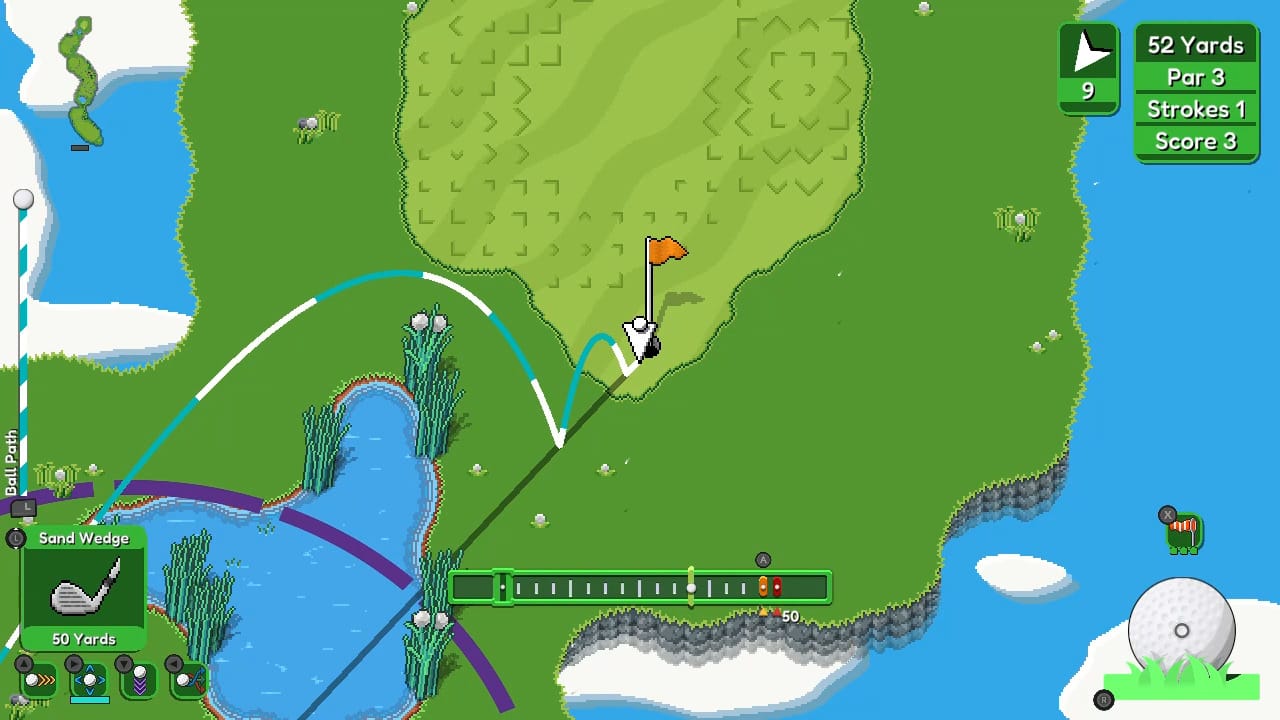The image size is (1280, 720).
Task: Click the clock toggle on the left edge
Action: tap(14, 539)
